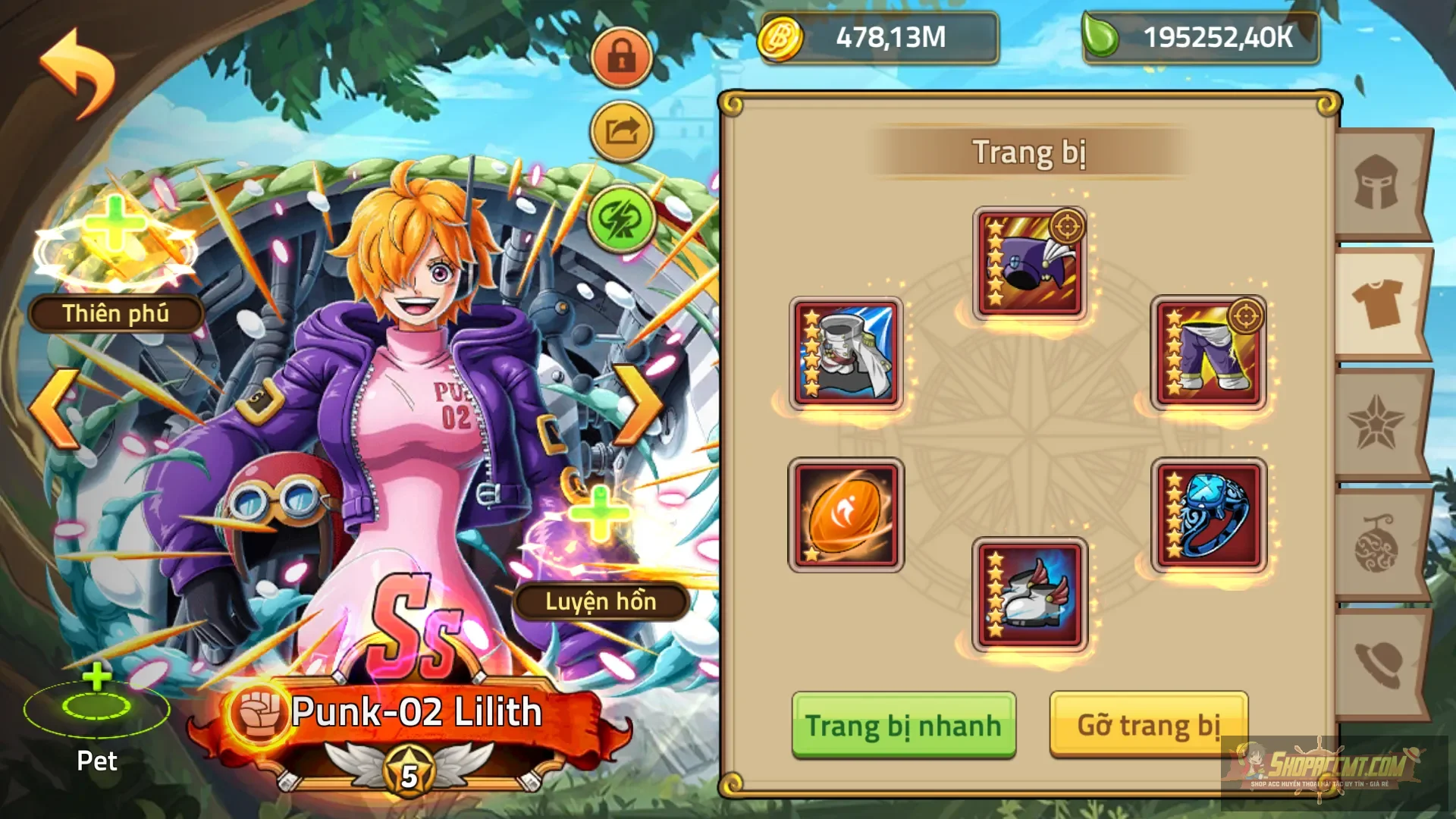Click the Thiên phú label button
The height and width of the screenshot is (819, 1456).
(x=115, y=313)
